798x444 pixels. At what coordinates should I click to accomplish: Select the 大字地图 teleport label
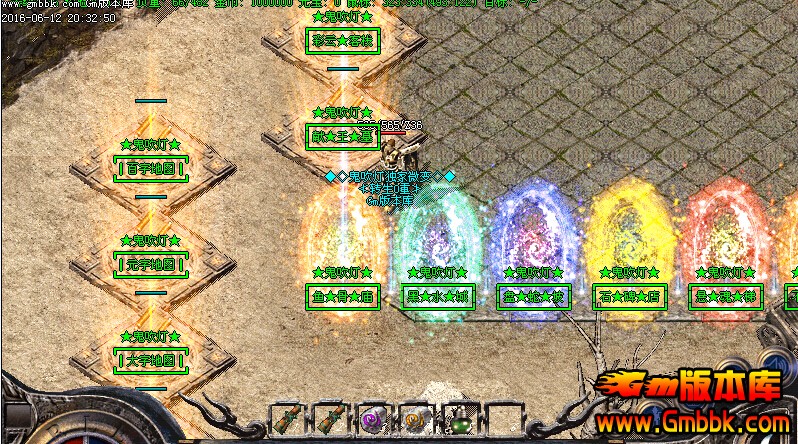click(151, 360)
